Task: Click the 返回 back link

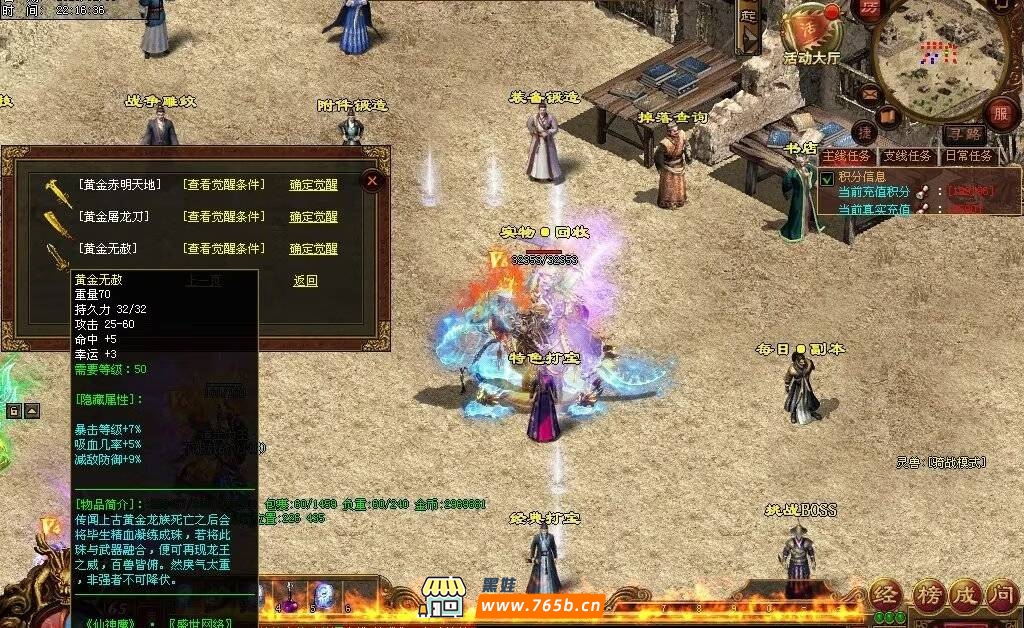Action: 305,281
